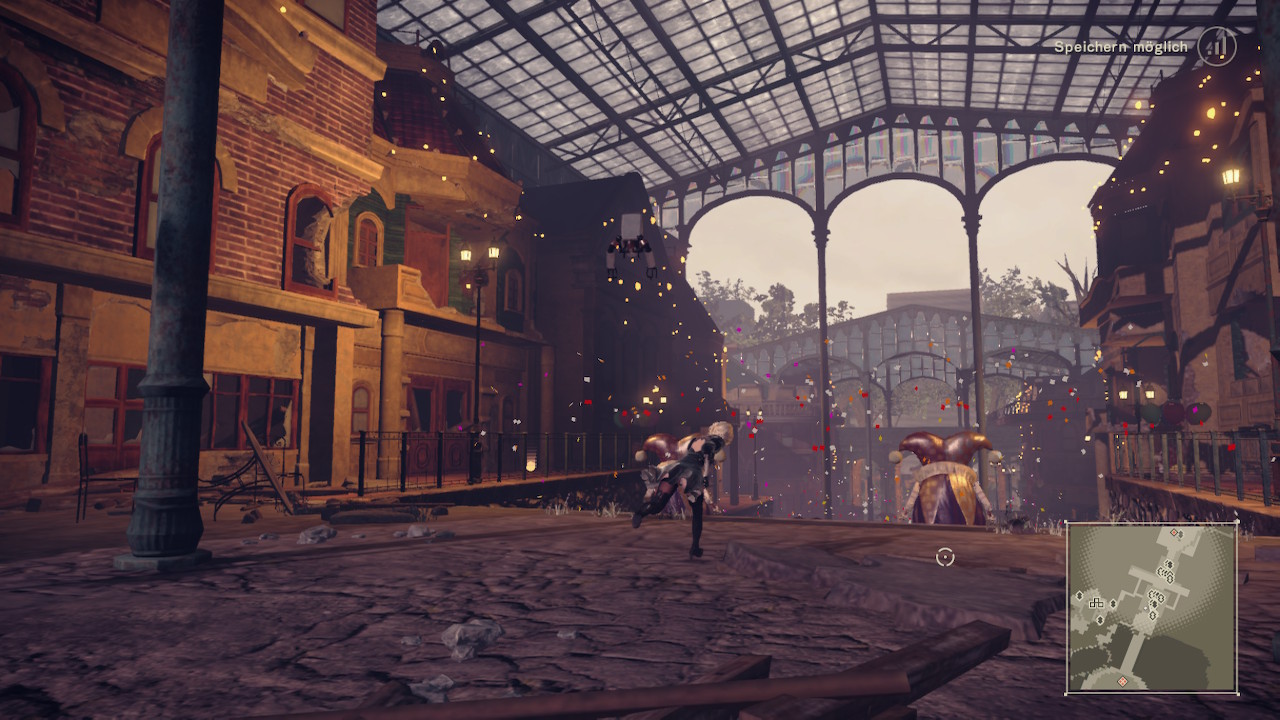Open the minimap in the corner
The image size is (1280, 720).
(1152, 607)
